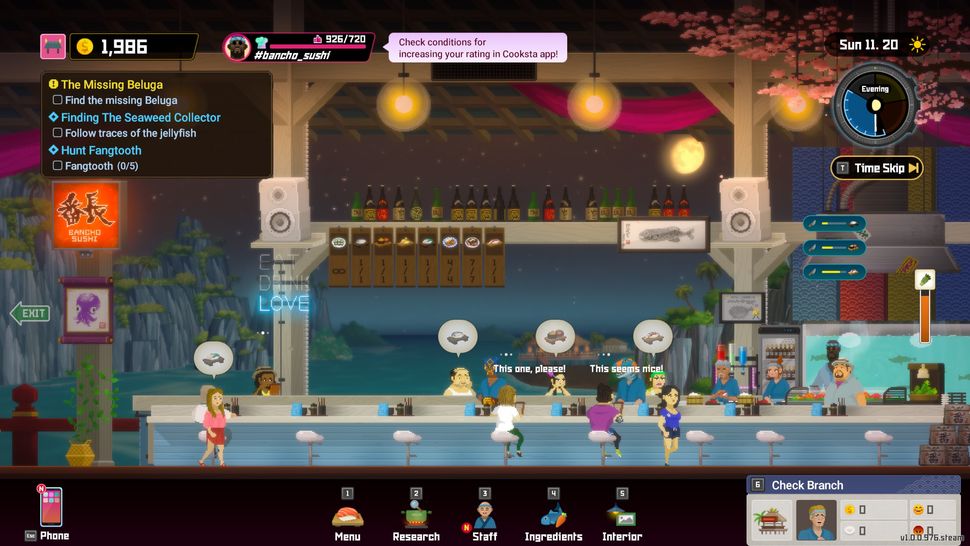Image resolution: width=970 pixels, height=546 pixels.
Task: Click the Cooksta rating tip bubble
Action: click(476, 48)
